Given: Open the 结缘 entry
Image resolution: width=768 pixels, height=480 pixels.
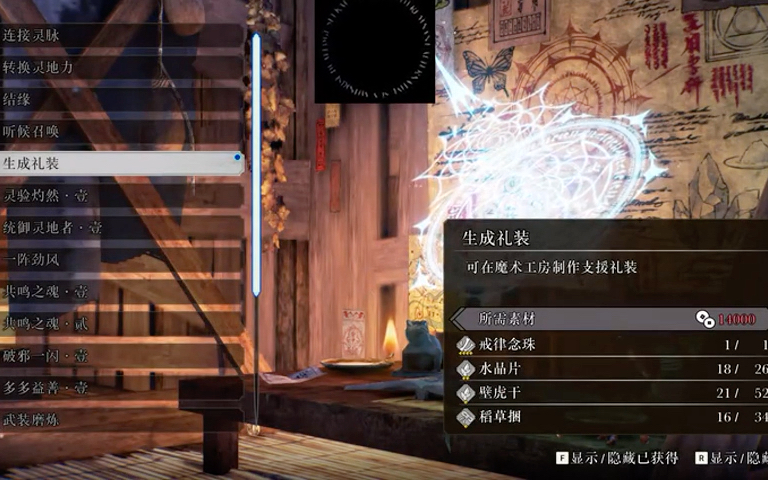Looking at the screenshot, I should (120, 99).
